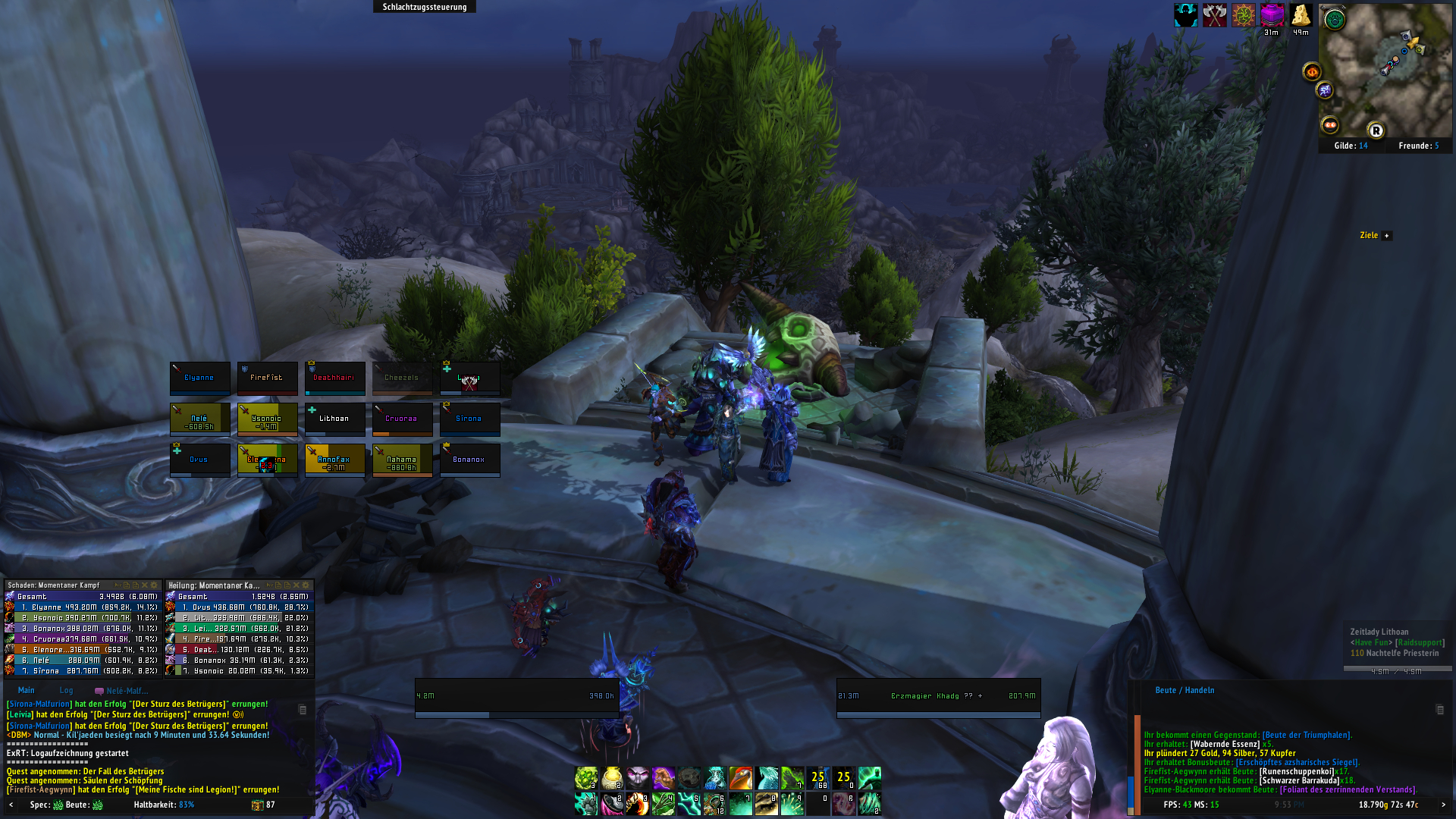This screenshot has height=819, width=1456.
Task: Use the green lightning ability in slot 5
Action: (x=689, y=804)
